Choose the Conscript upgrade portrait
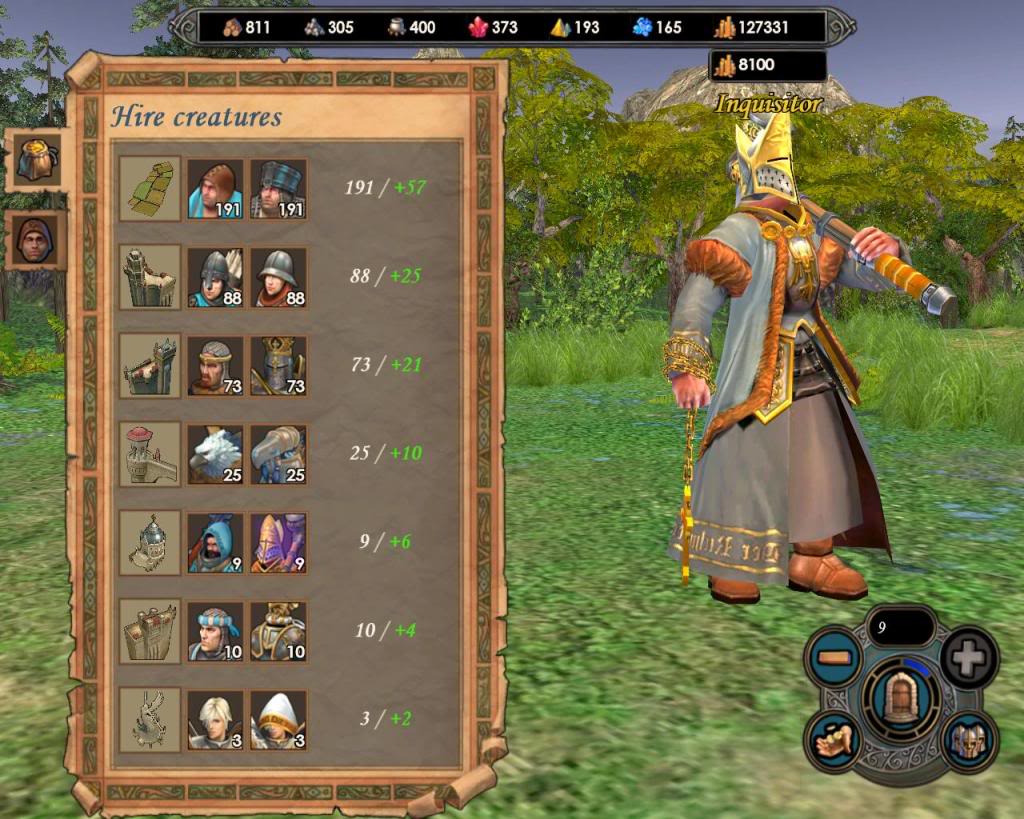1024x819 pixels. (278, 188)
